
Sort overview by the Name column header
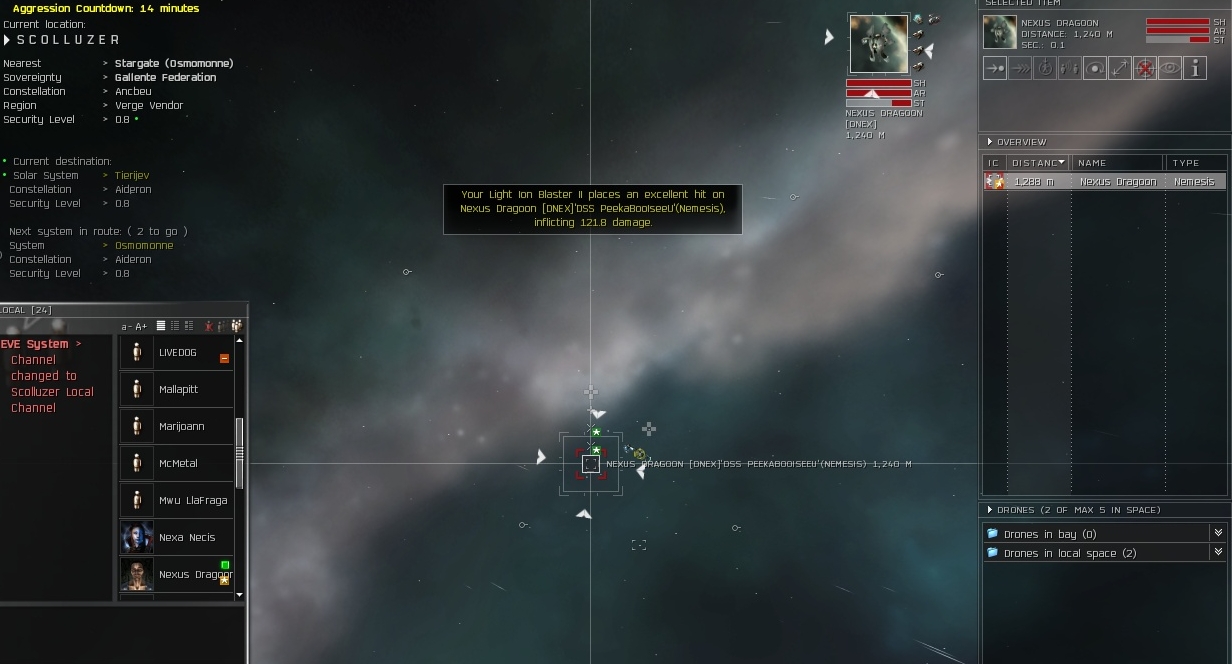[x=1117, y=162]
